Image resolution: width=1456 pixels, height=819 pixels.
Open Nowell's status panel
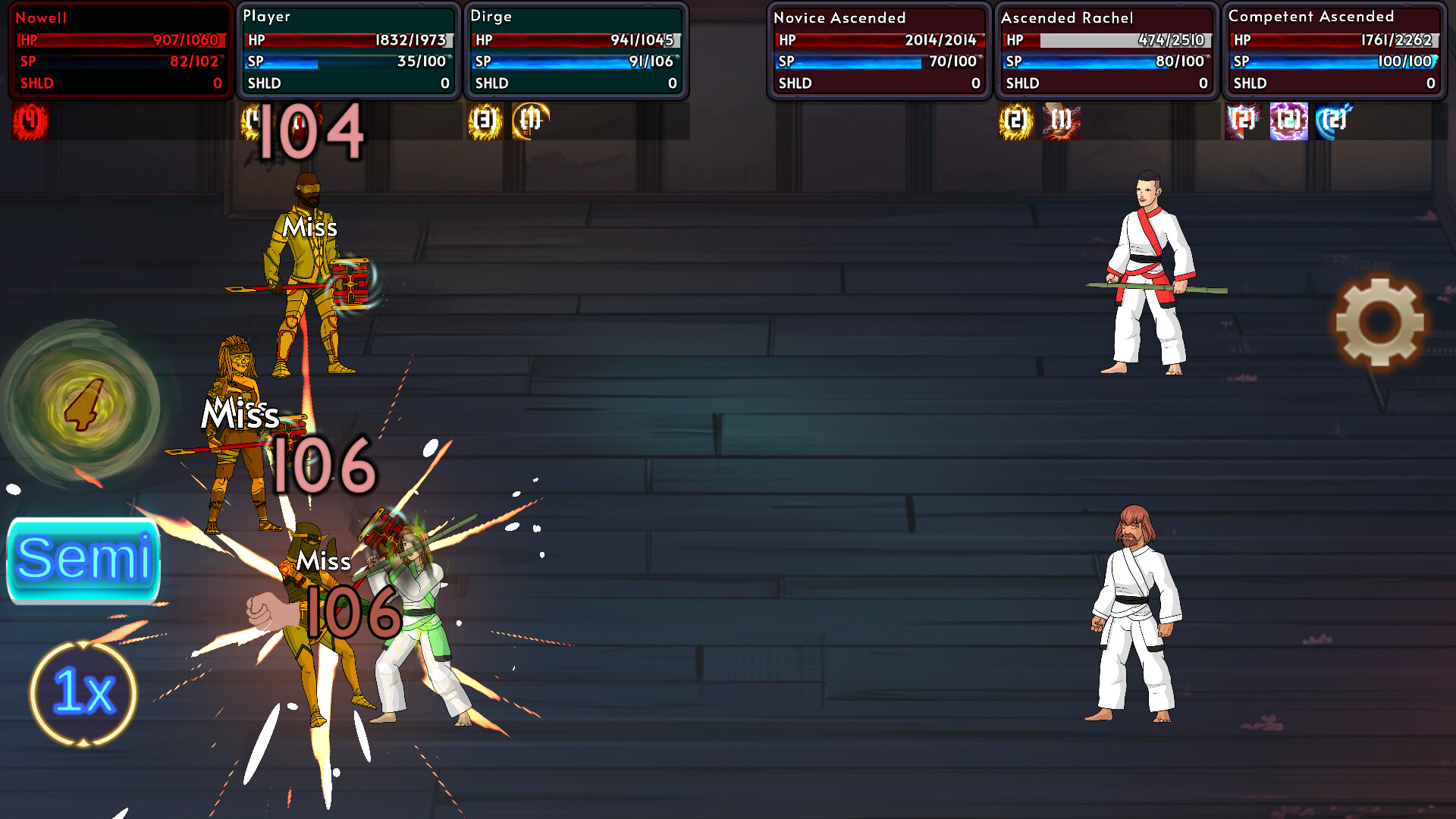coord(120,49)
